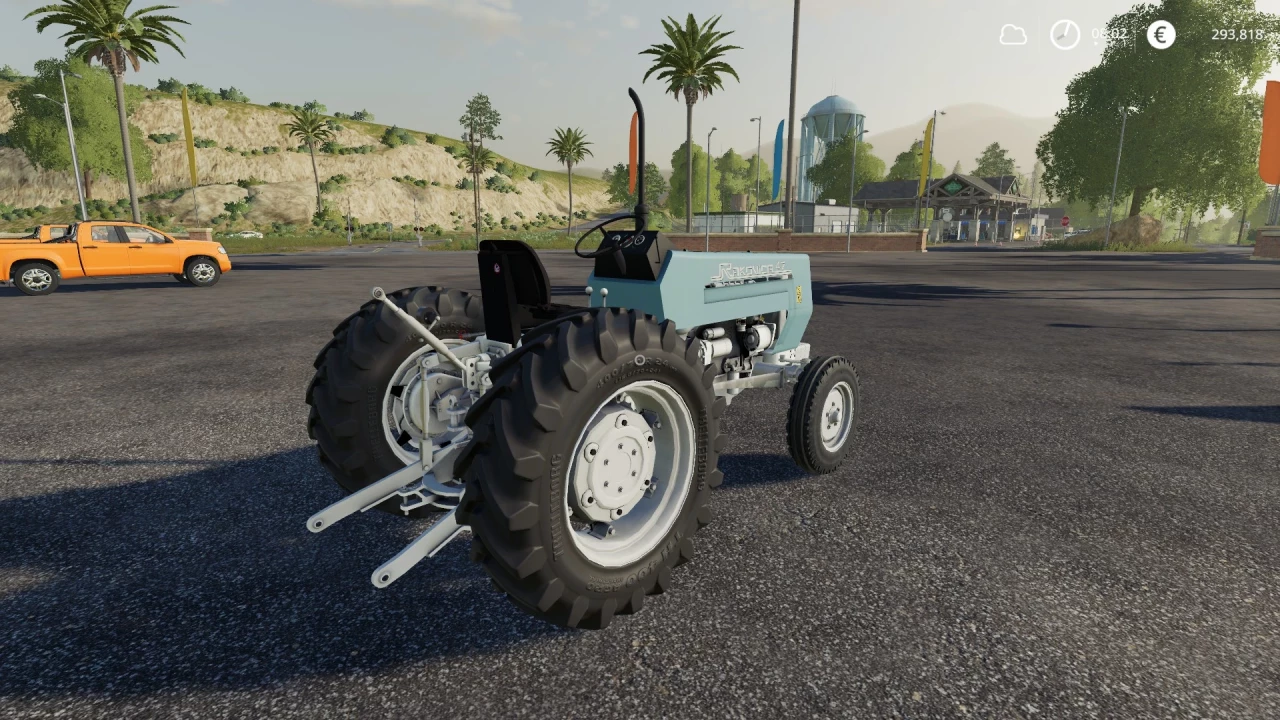This screenshot has height=720, width=1280.
Task: Click the orange pickup truck
Action: point(110,250)
